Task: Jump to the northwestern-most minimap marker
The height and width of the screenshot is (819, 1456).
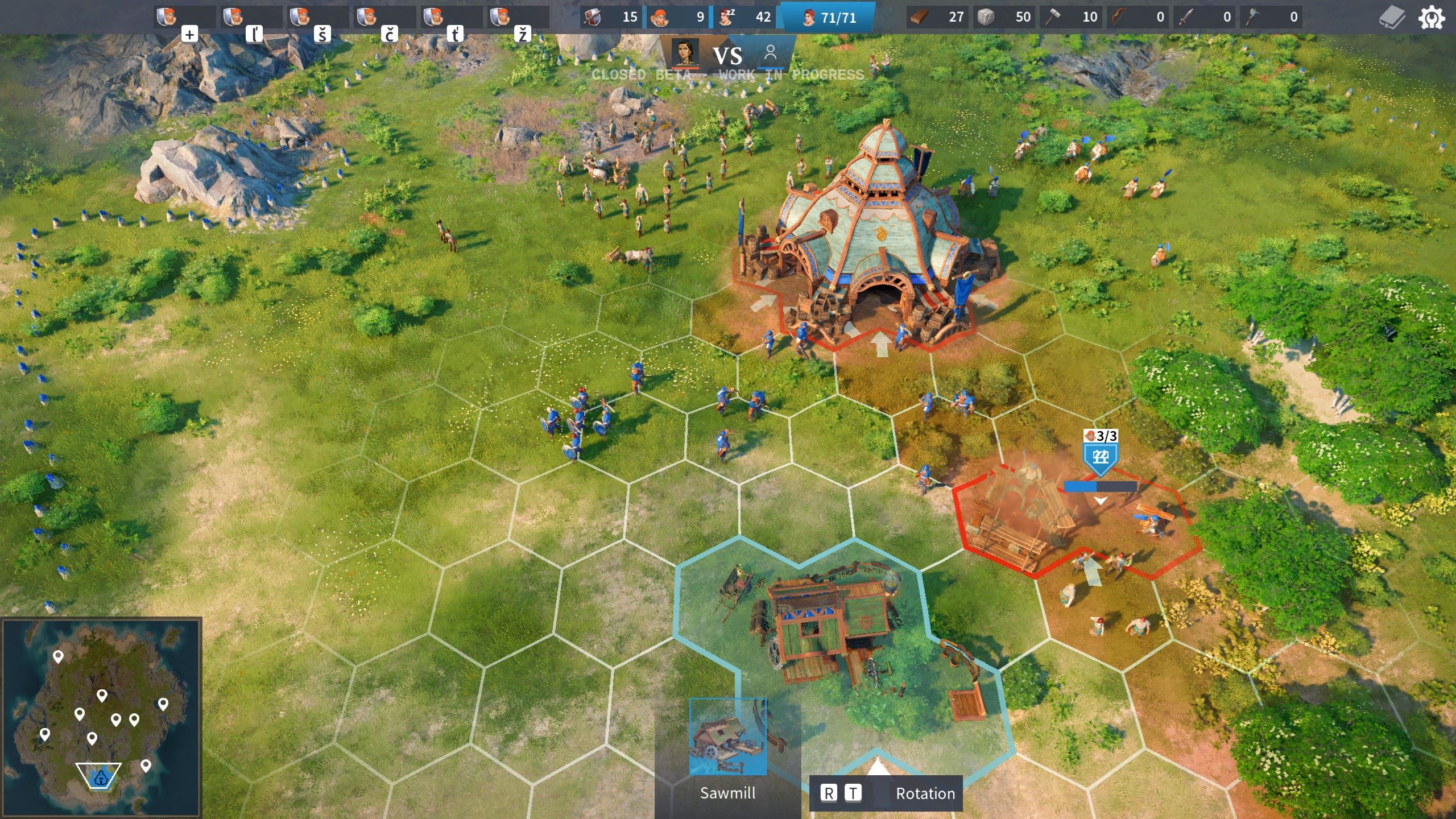Action: [57, 657]
